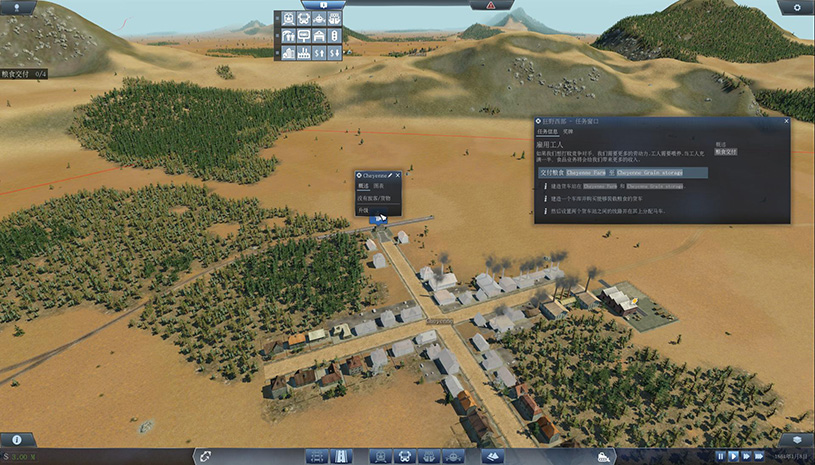Screen dimensions: 815x465
Task: Open the gear settings menu
Action: (x=795, y=7)
